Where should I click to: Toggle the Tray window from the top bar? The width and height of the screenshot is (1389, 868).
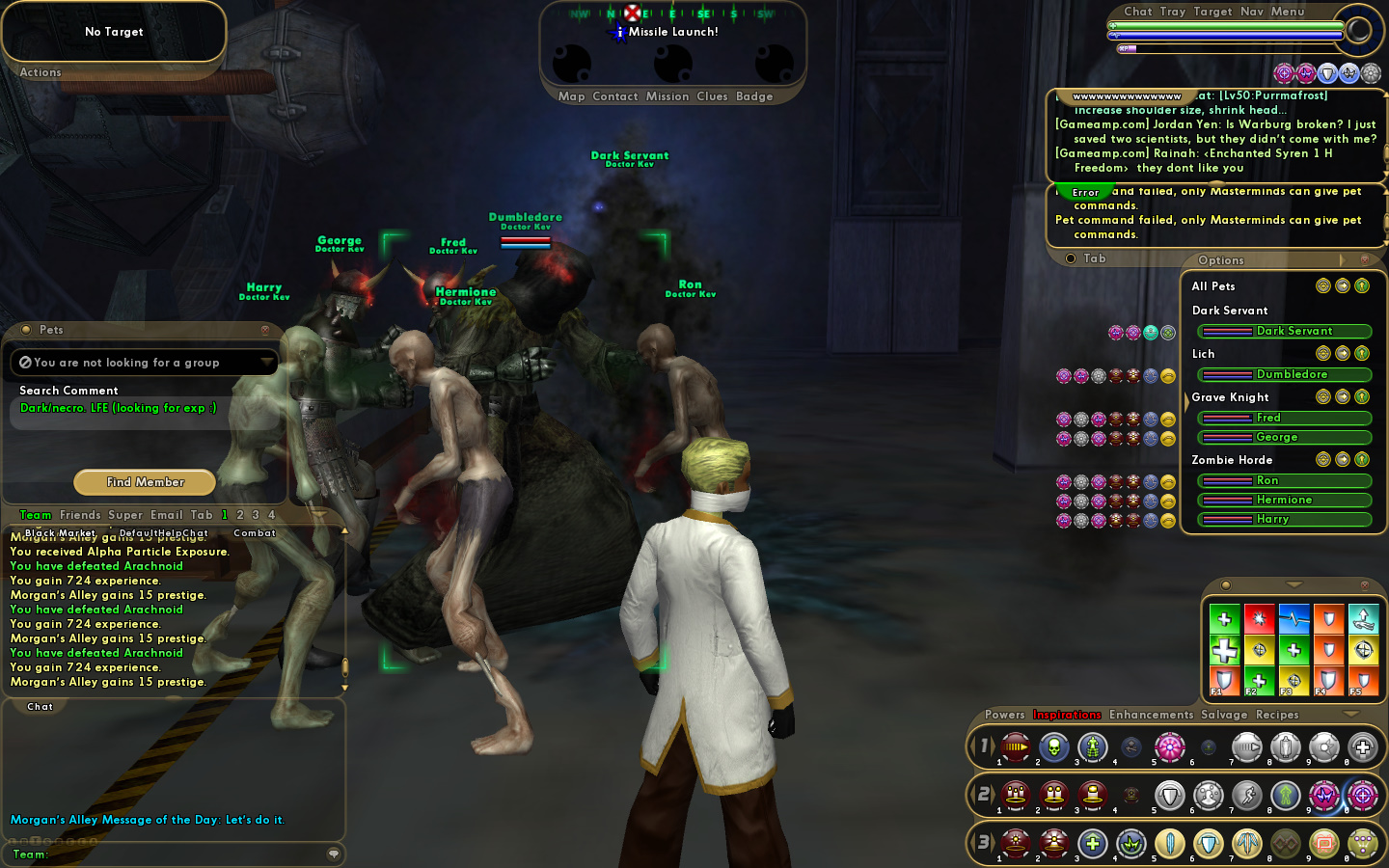1173,12
